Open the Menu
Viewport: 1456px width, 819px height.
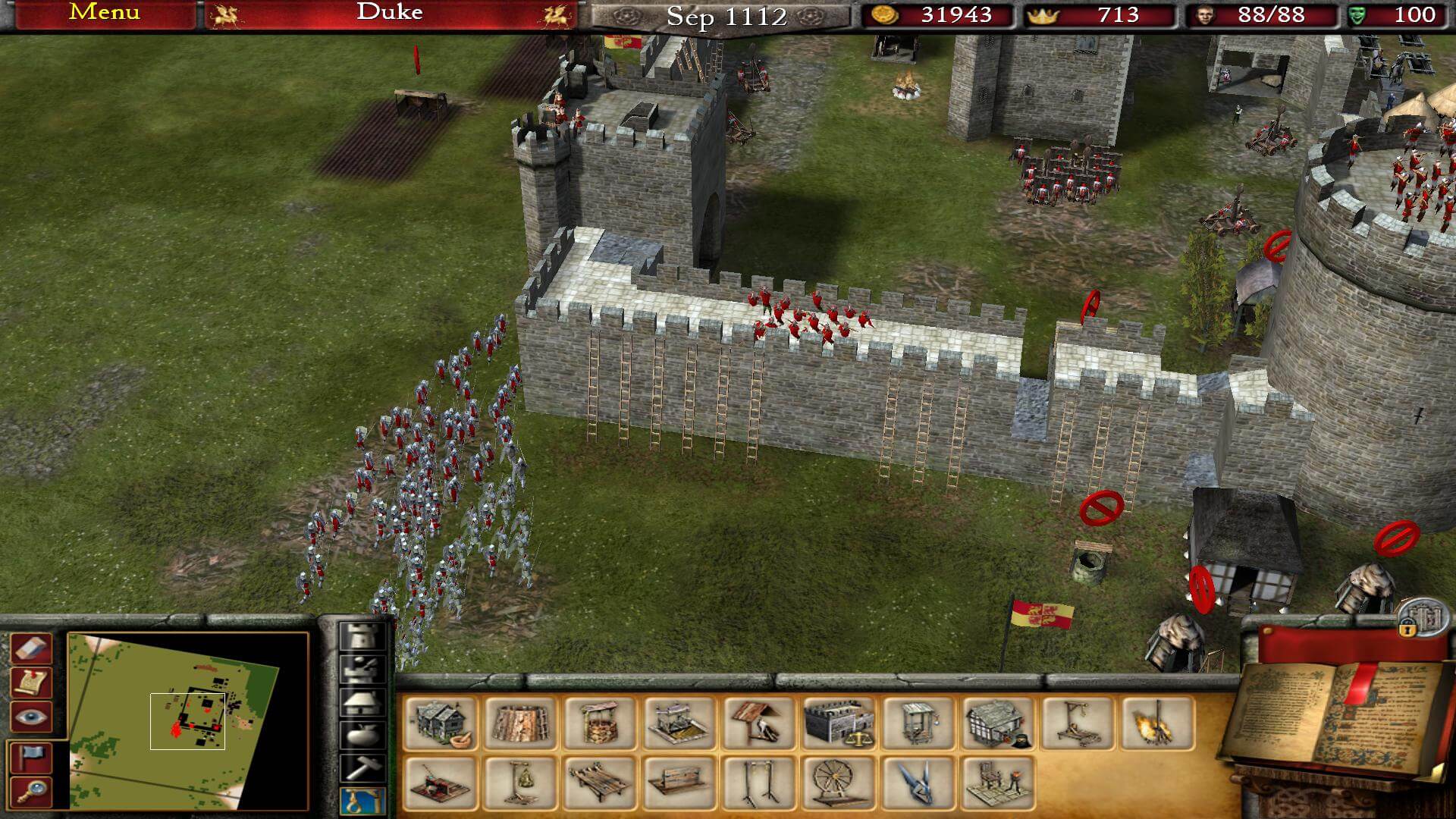point(102,12)
